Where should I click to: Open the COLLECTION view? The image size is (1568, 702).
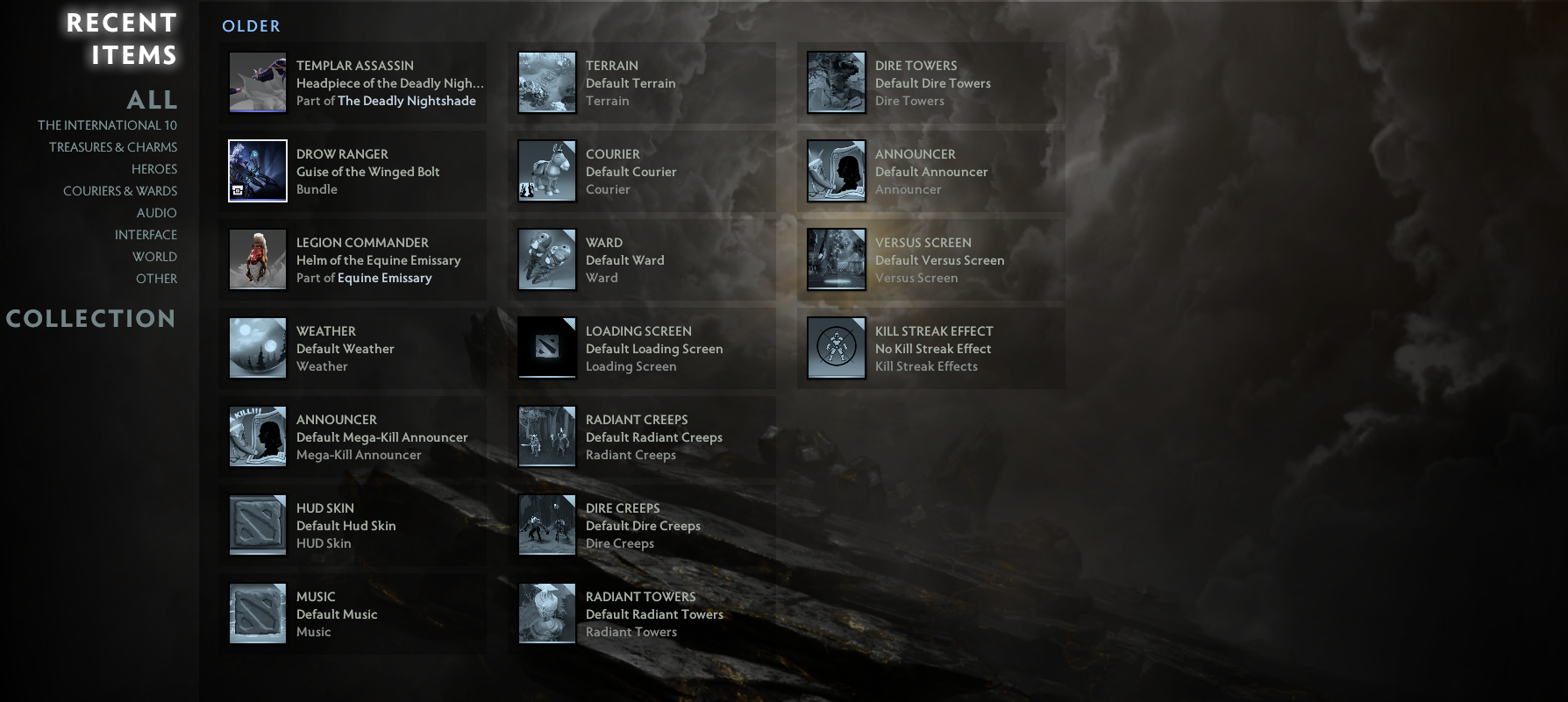91,319
